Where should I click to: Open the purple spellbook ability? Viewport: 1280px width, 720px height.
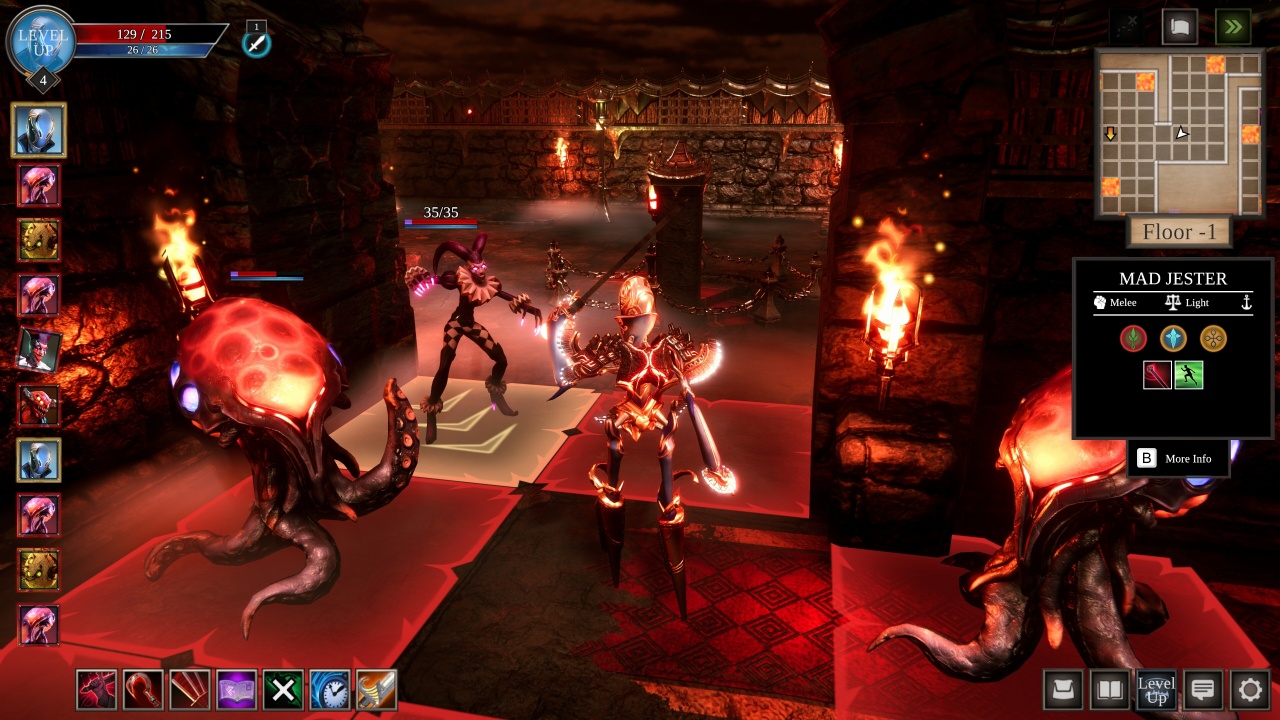pyautogui.click(x=237, y=690)
